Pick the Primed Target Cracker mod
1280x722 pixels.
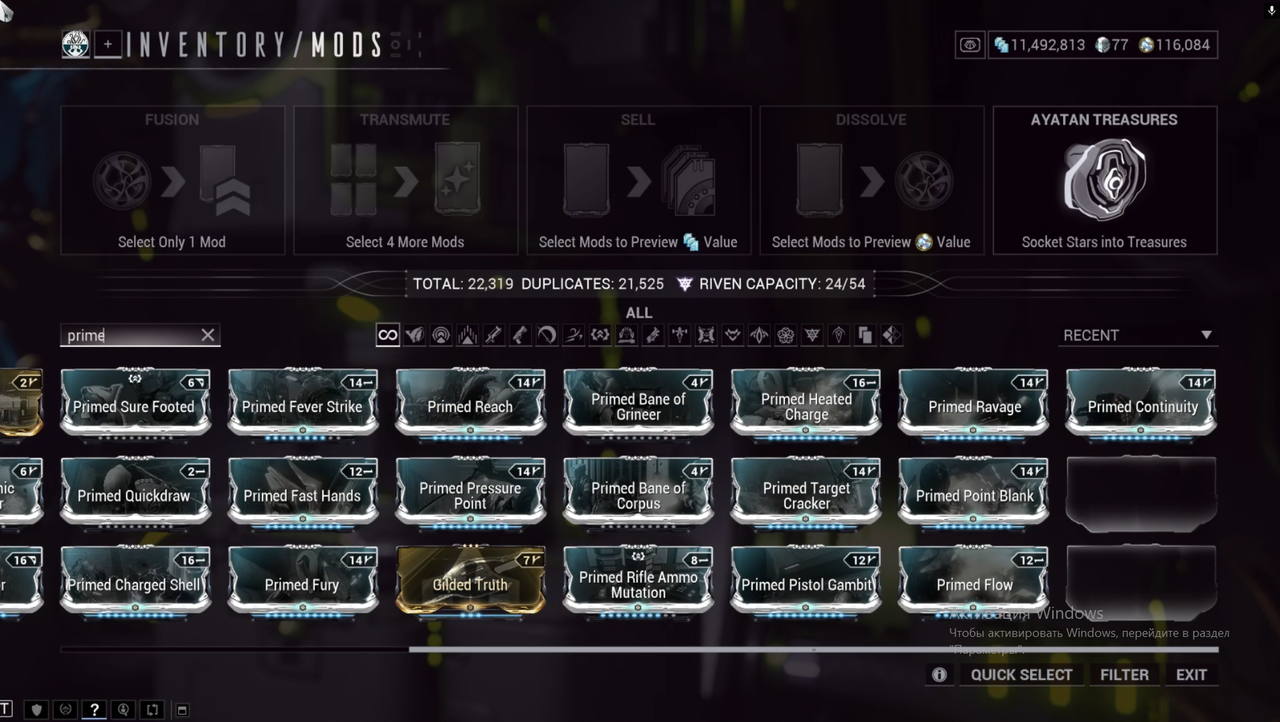coord(806,492)
